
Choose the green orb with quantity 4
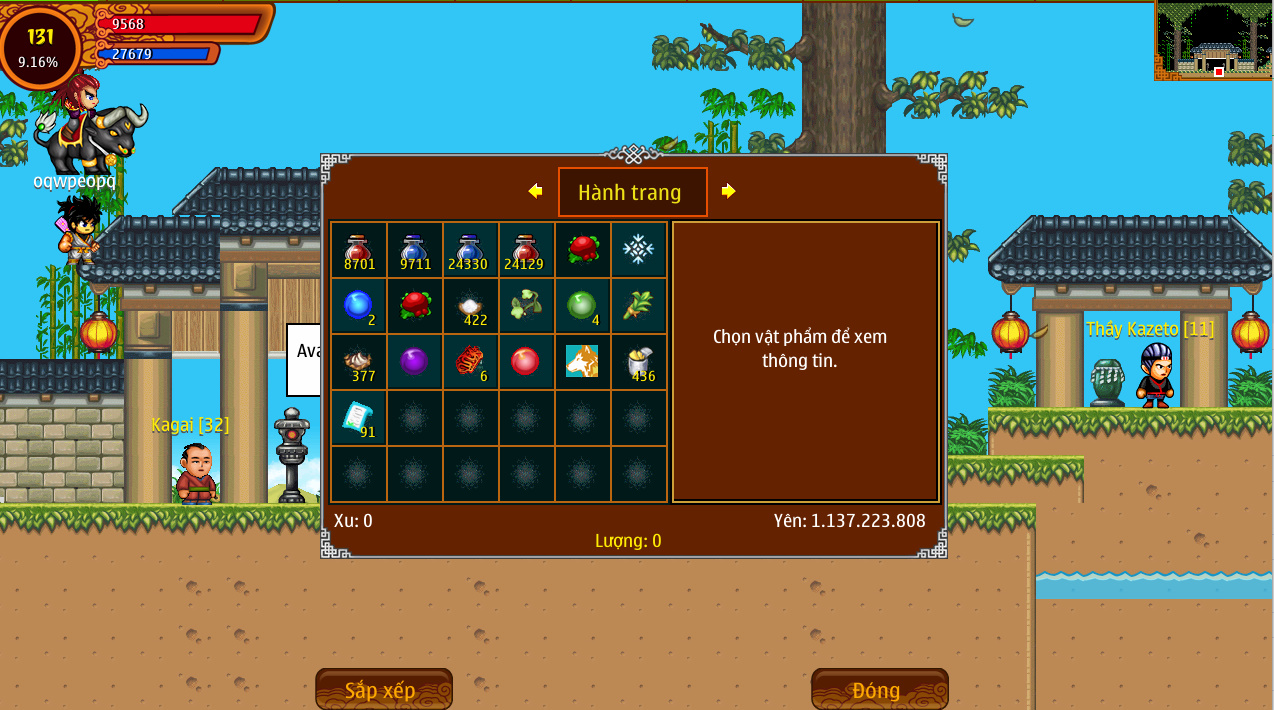(583, 306)
